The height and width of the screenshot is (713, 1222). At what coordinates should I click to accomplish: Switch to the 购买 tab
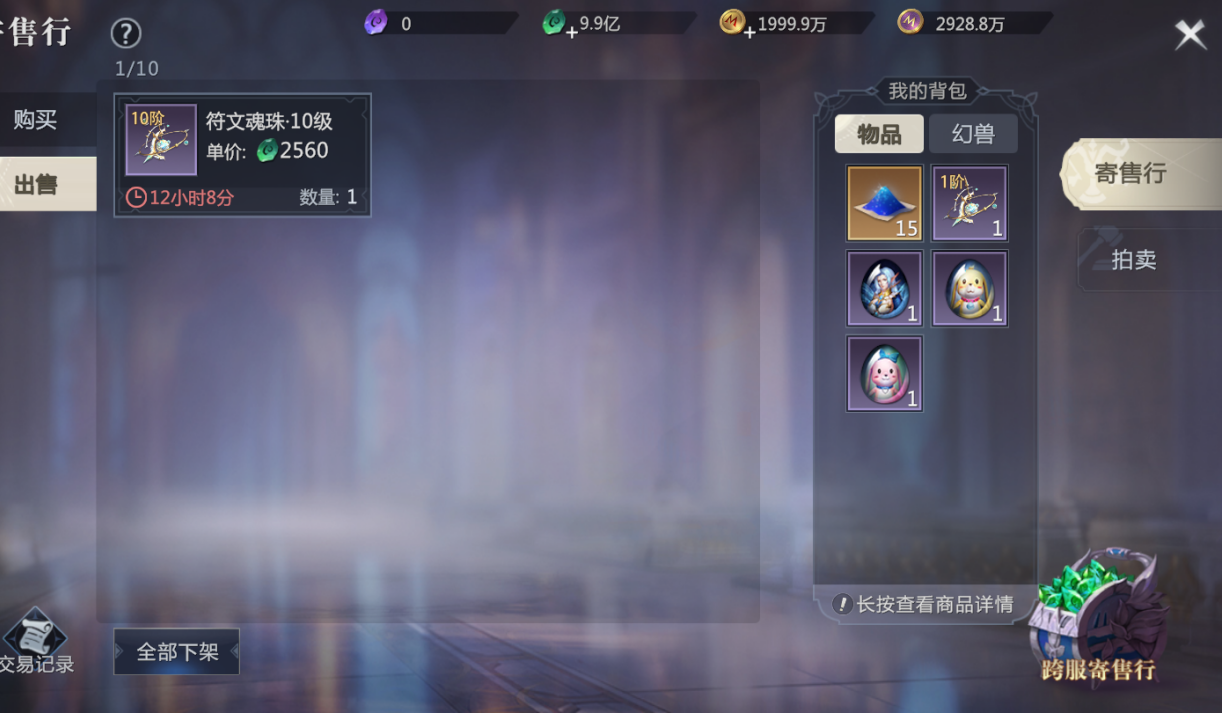[x=37, y=121]
